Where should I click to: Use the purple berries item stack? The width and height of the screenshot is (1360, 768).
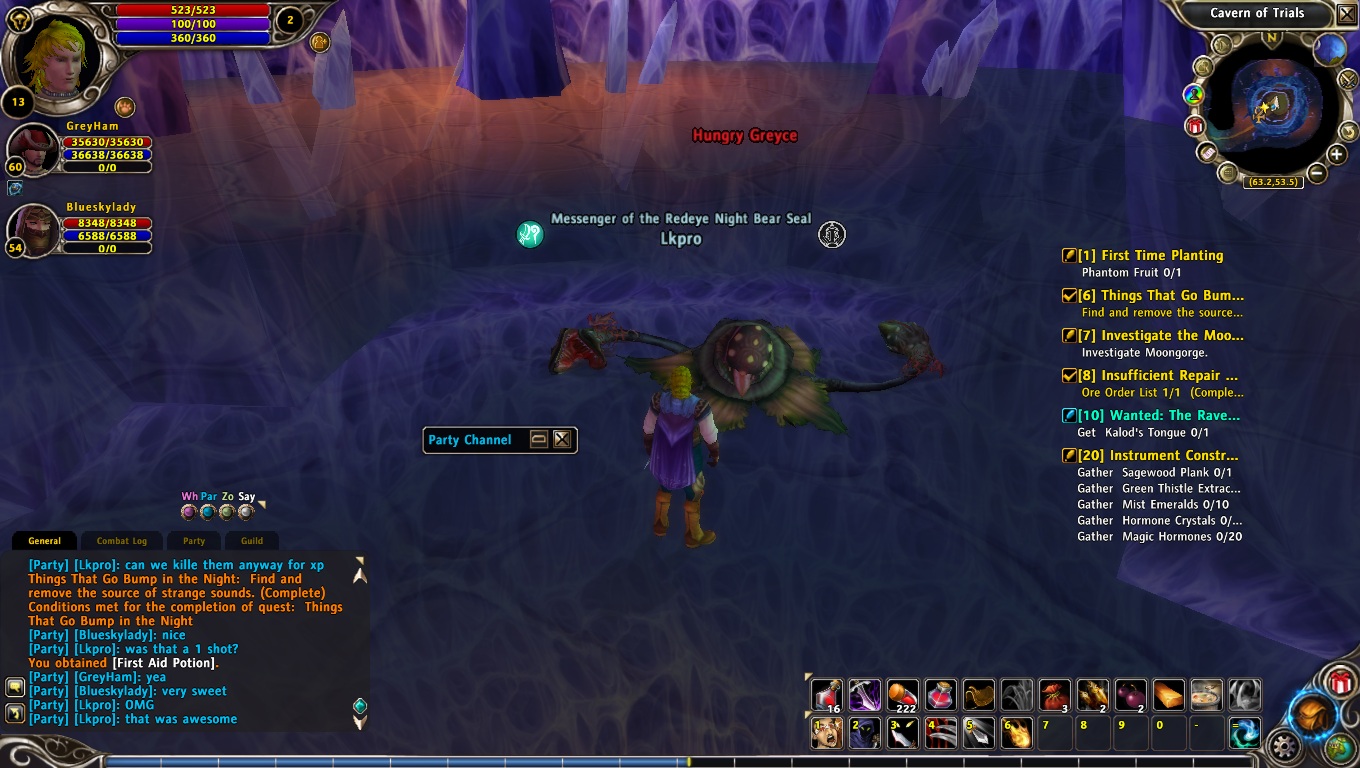[x=1130, y=694]
